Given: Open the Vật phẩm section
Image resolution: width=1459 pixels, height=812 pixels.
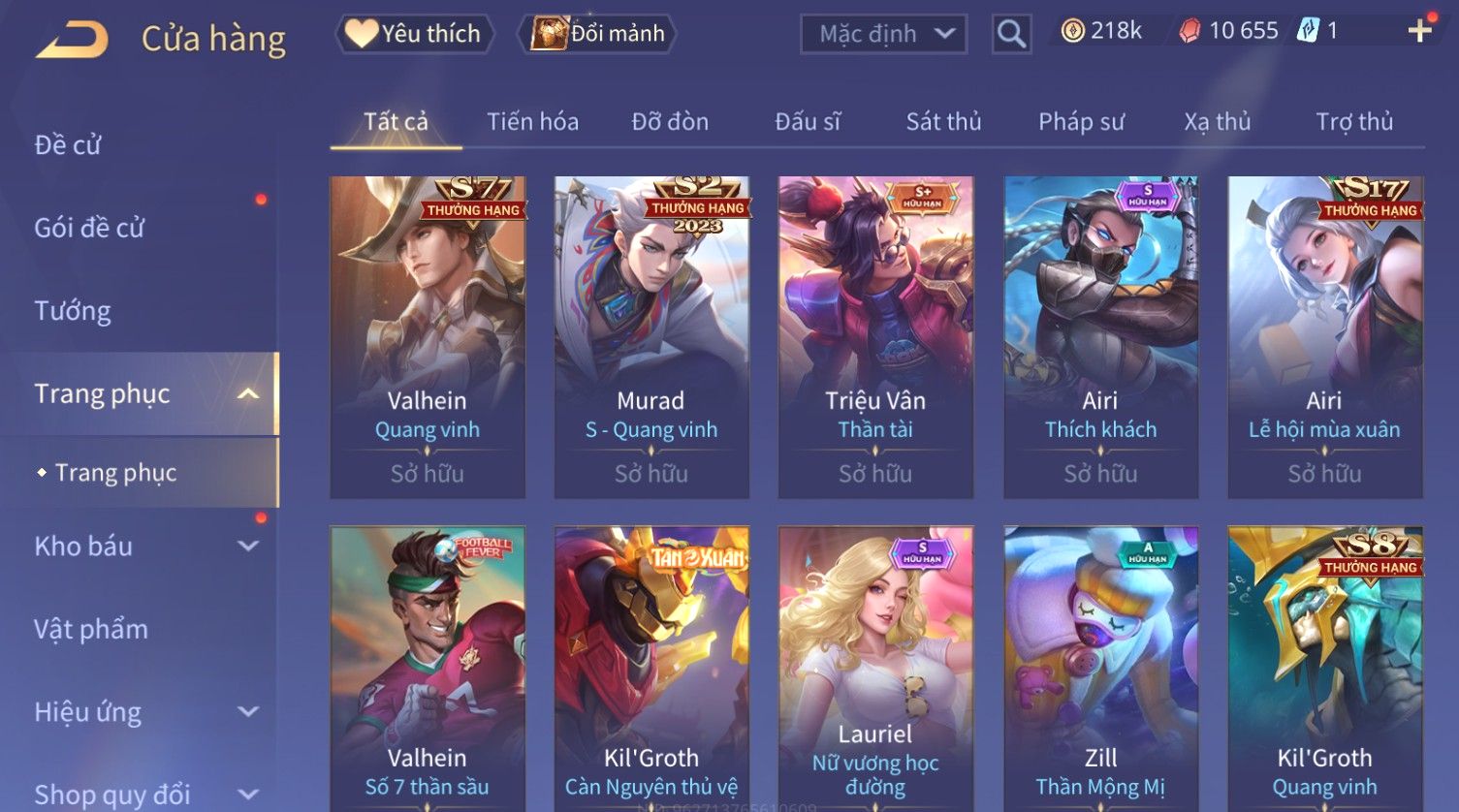Looking at the screenshot, I should click(91, 630).
